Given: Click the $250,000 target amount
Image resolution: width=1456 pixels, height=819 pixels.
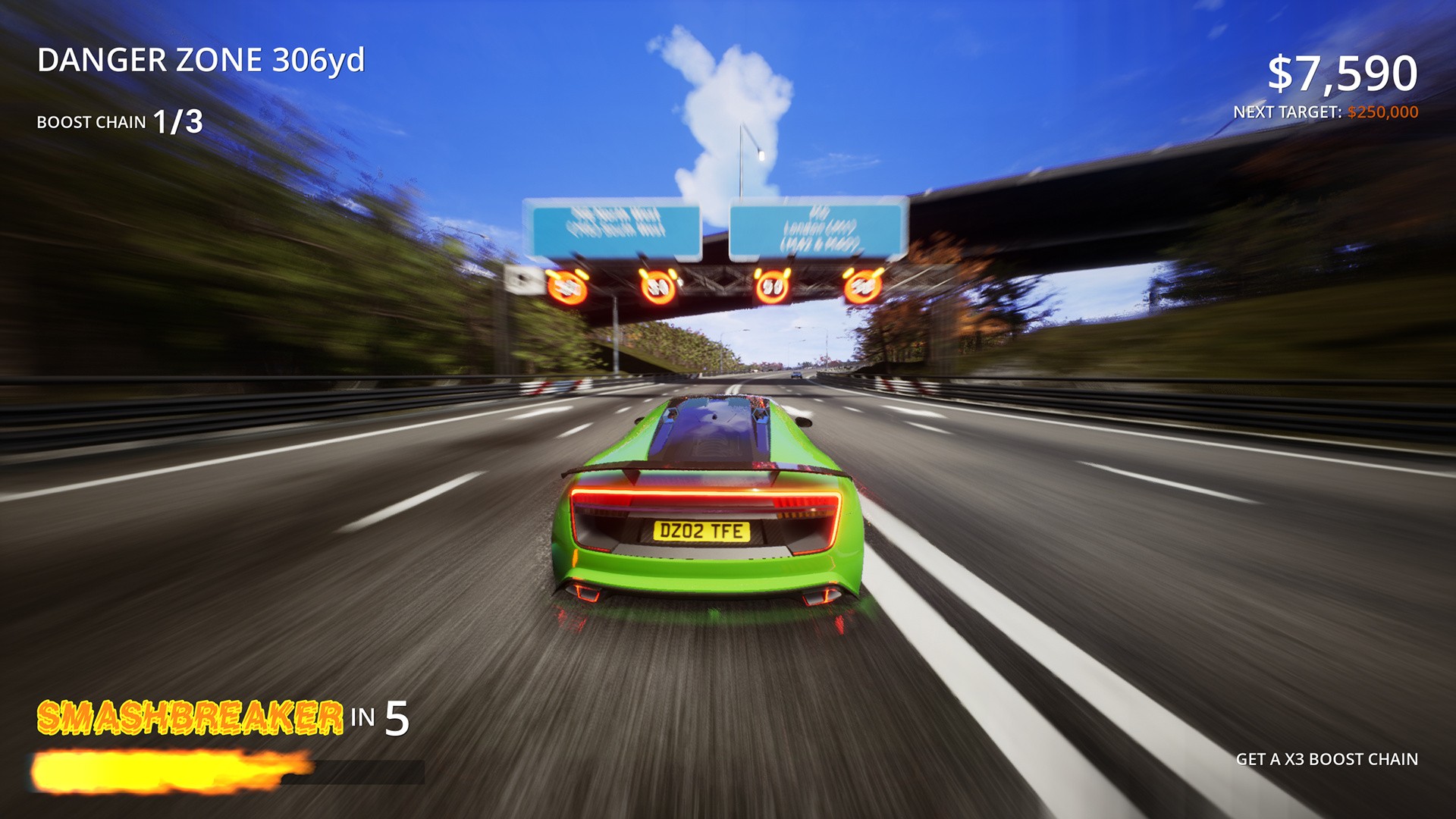Looking at the screenshot, I should pos(1382,111).
